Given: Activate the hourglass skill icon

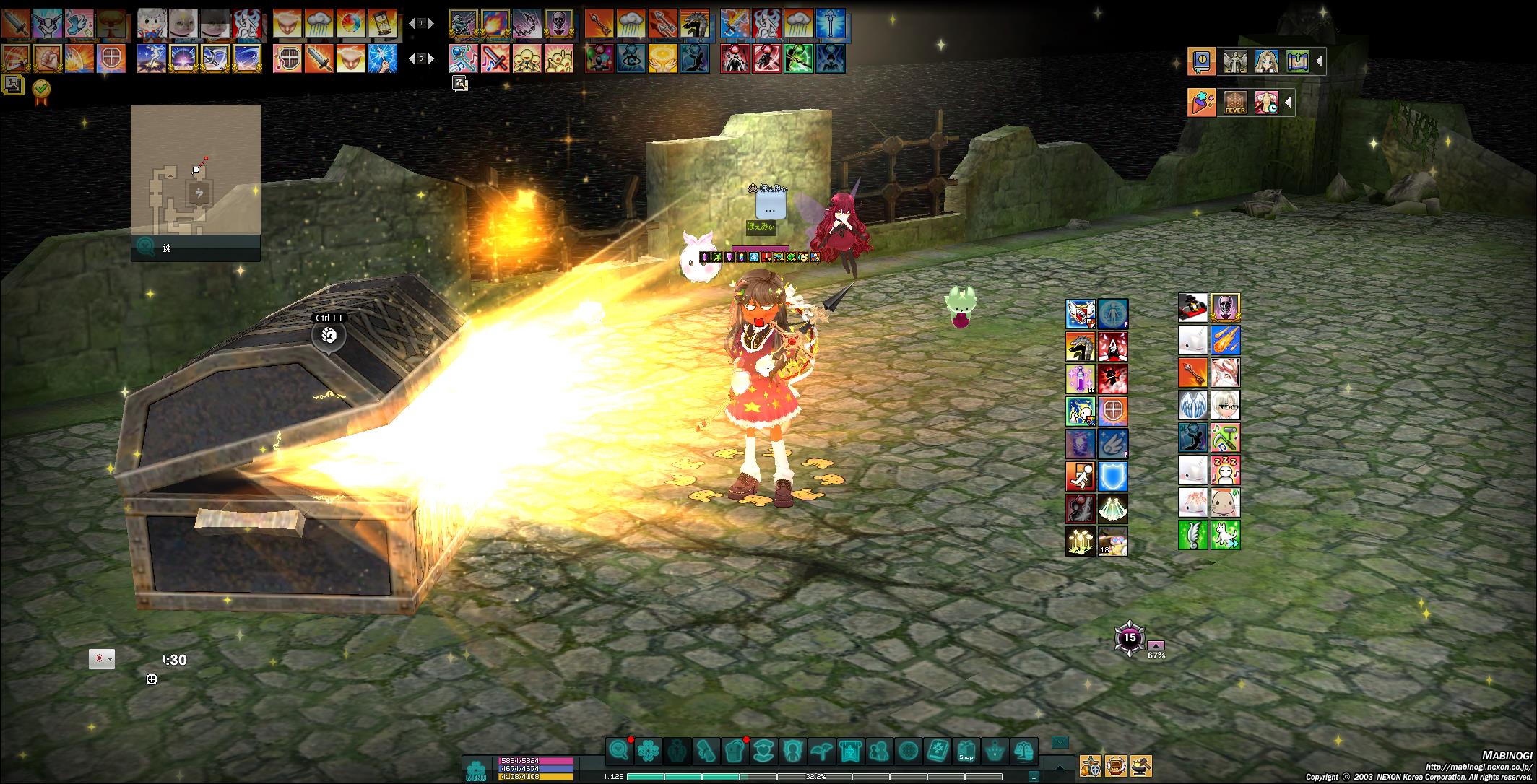Looking at the screenshot, I should [383, 23].
